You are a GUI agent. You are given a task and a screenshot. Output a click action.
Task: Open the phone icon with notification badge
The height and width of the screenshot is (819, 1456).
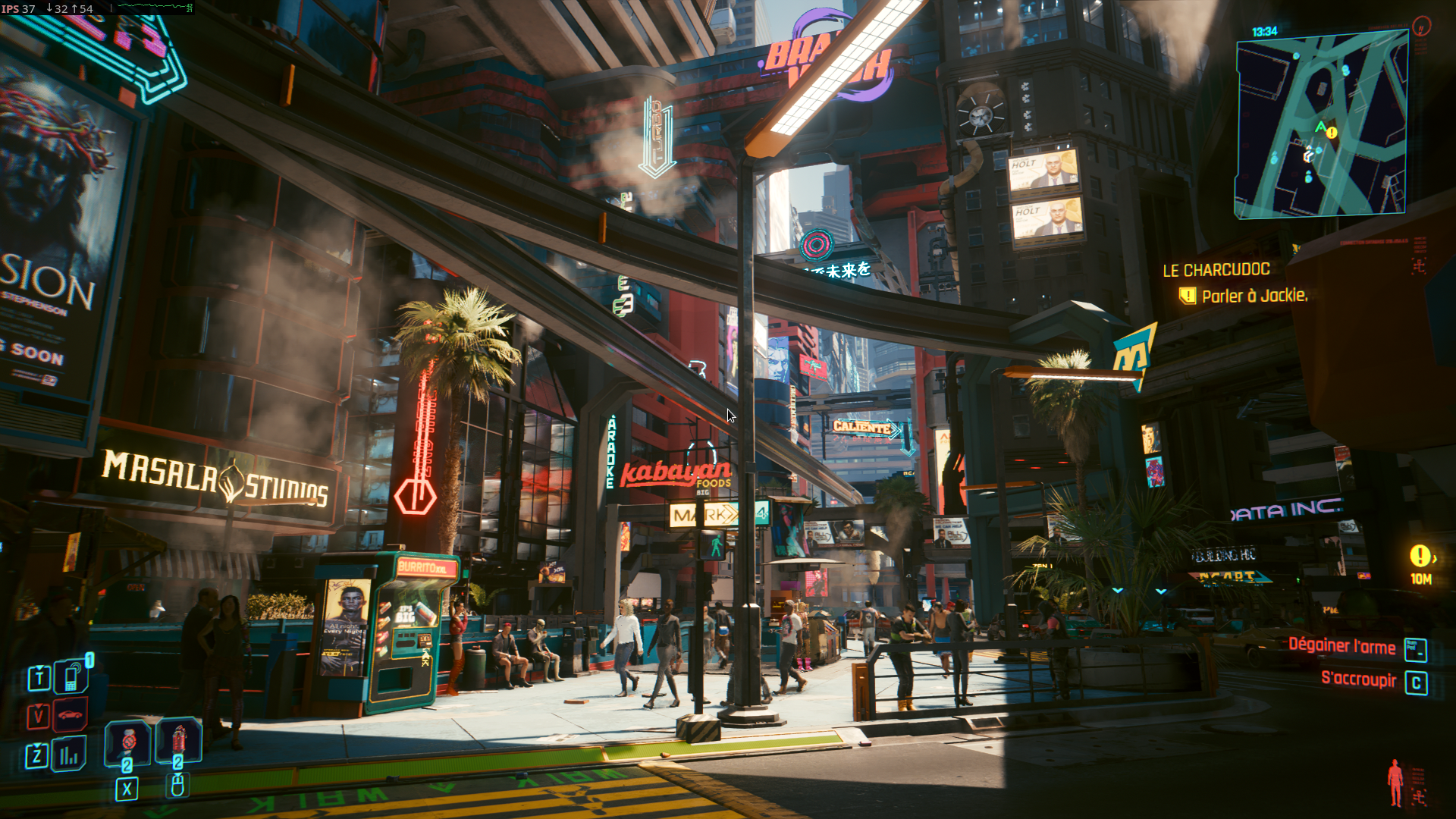click(71, 676)
